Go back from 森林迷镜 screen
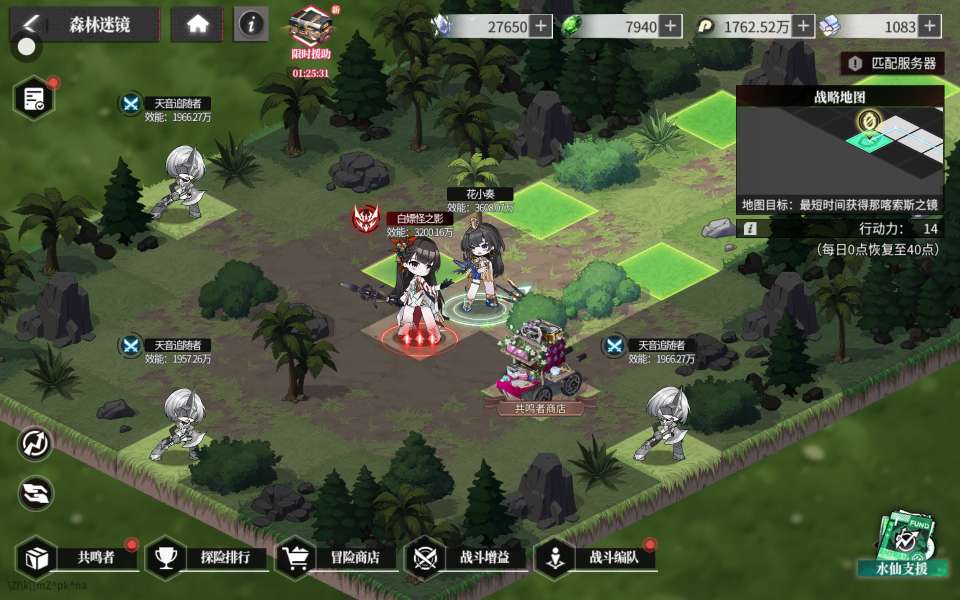This screenshot has width=960, height=600. click(x=32, y=24)
